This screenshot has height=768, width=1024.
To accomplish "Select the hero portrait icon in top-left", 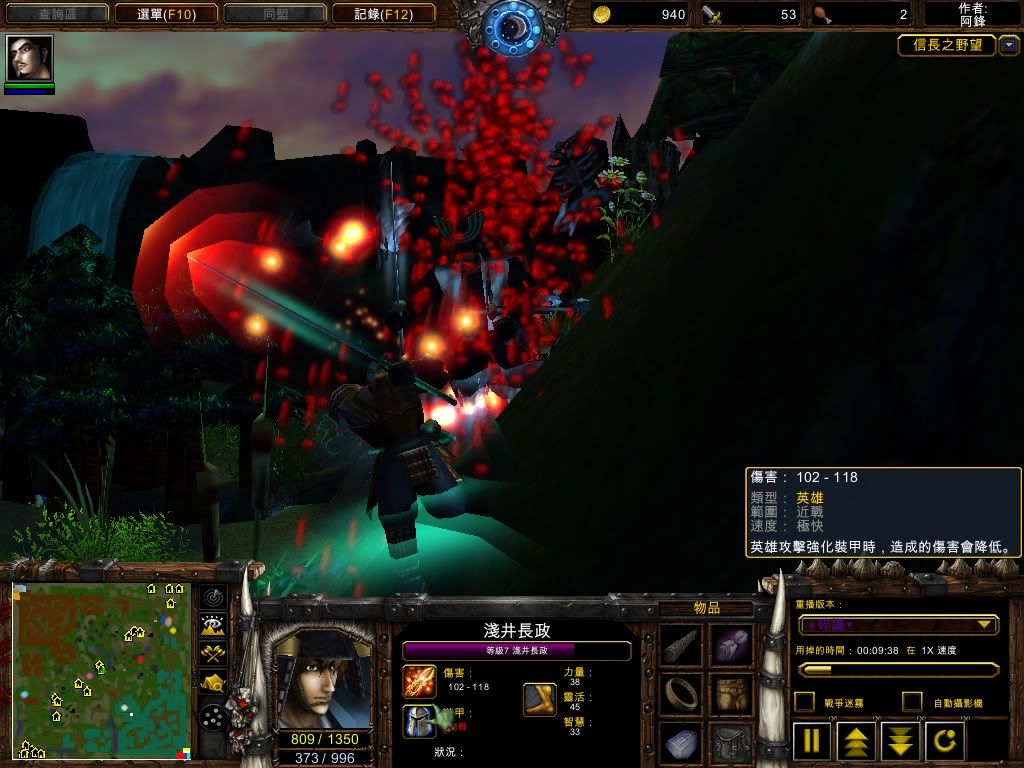I will click(x=29, y=59).
